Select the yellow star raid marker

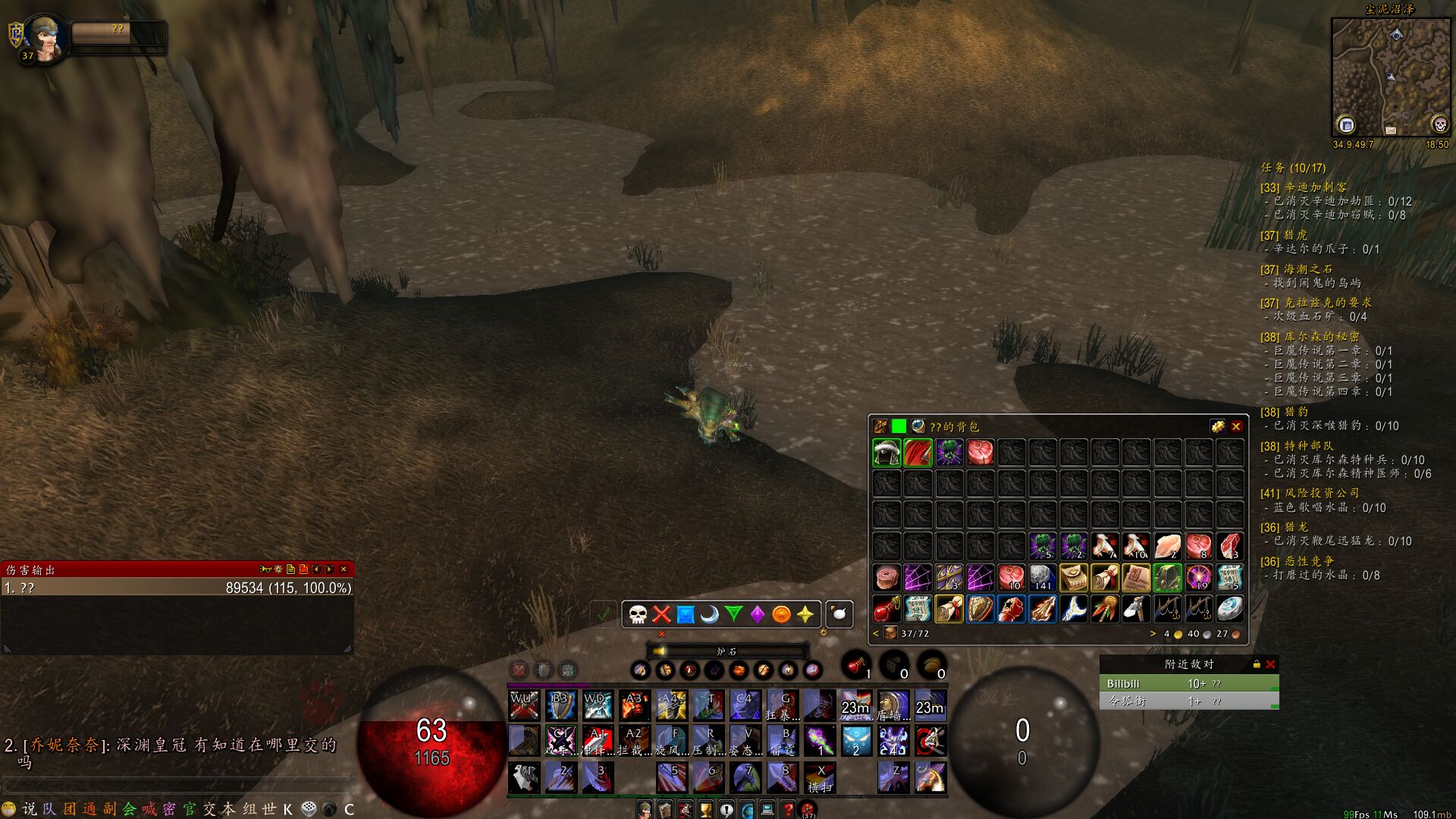pos(805,614)
